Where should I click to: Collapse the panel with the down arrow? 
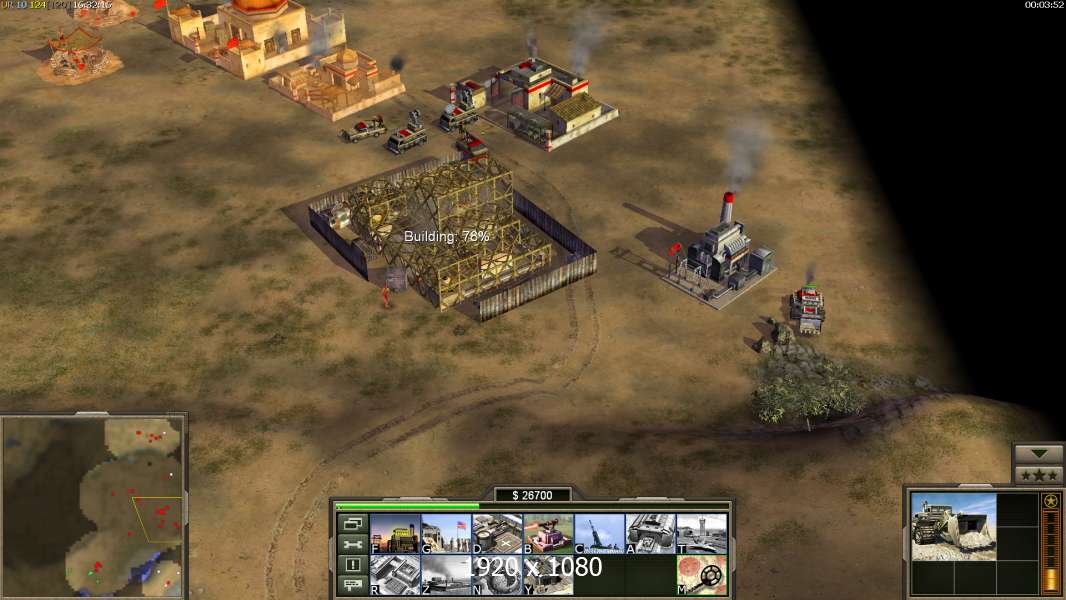click(x=1038, y=453)
